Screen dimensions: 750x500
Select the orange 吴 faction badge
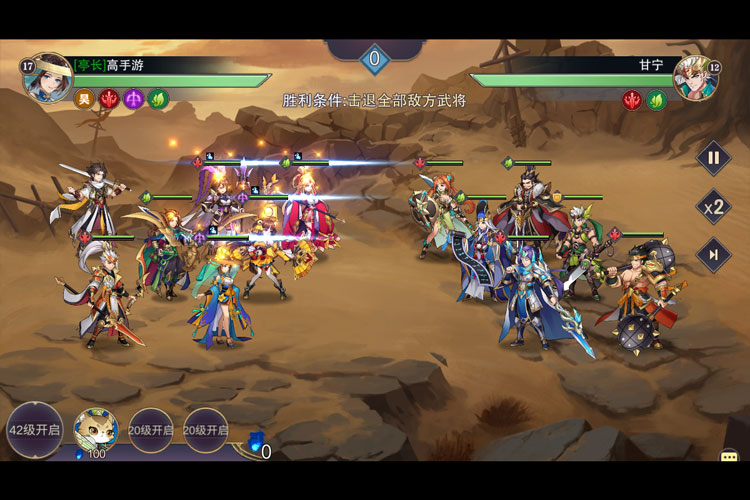(x=83, y=99)
